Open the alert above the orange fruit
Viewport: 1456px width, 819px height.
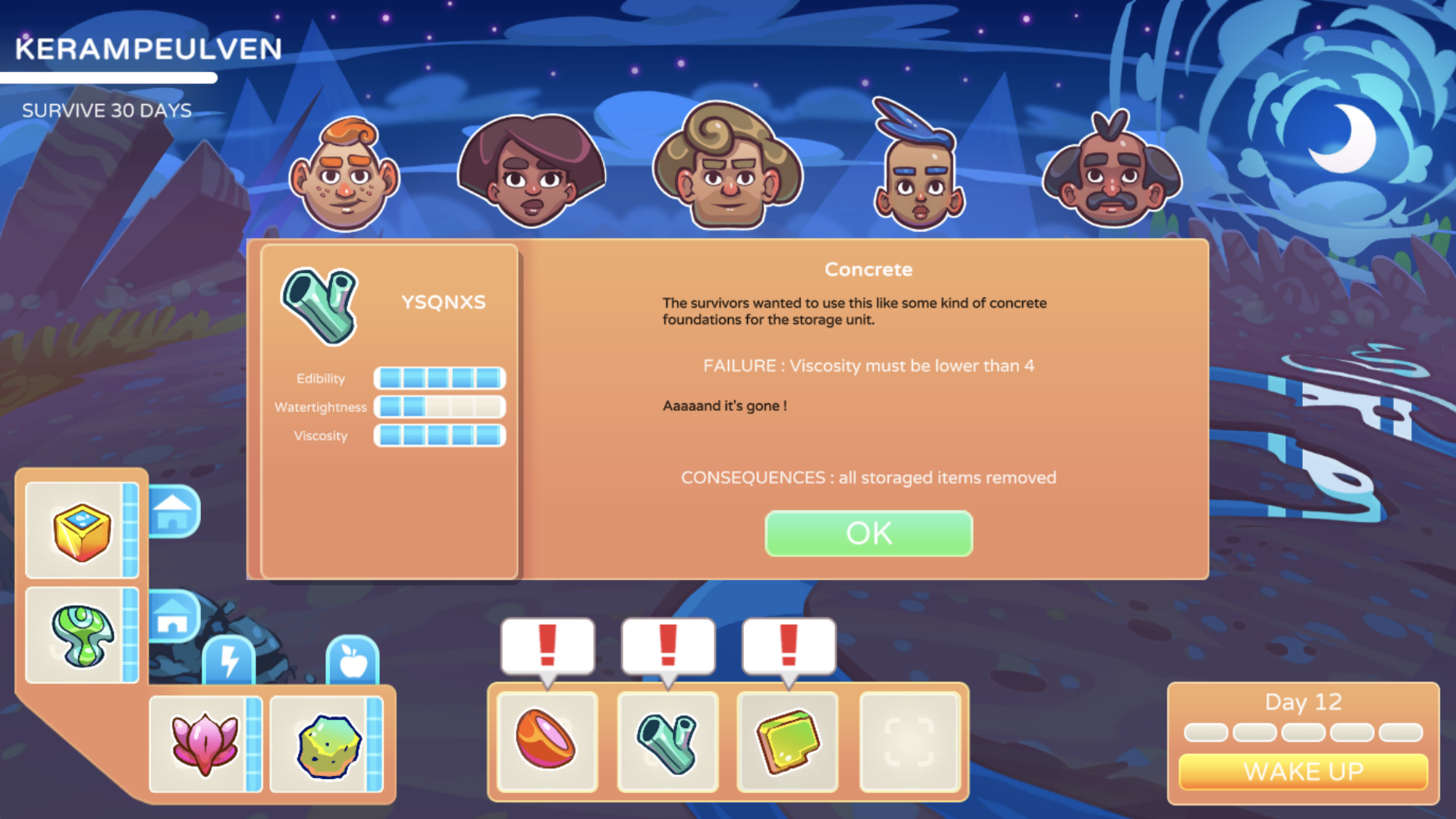click(548, 645)
